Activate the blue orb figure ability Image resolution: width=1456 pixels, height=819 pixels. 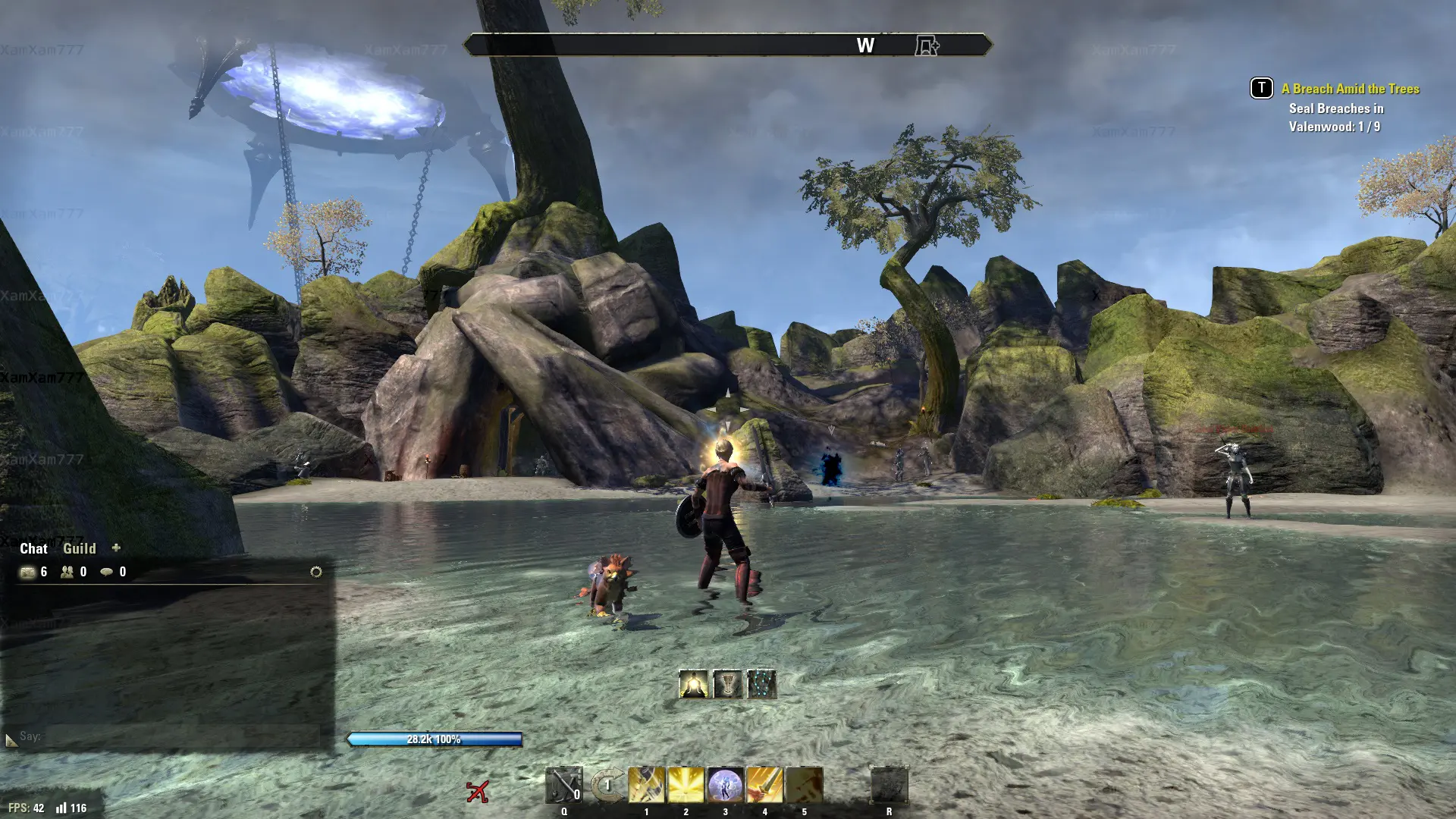[x=725, y=785]
